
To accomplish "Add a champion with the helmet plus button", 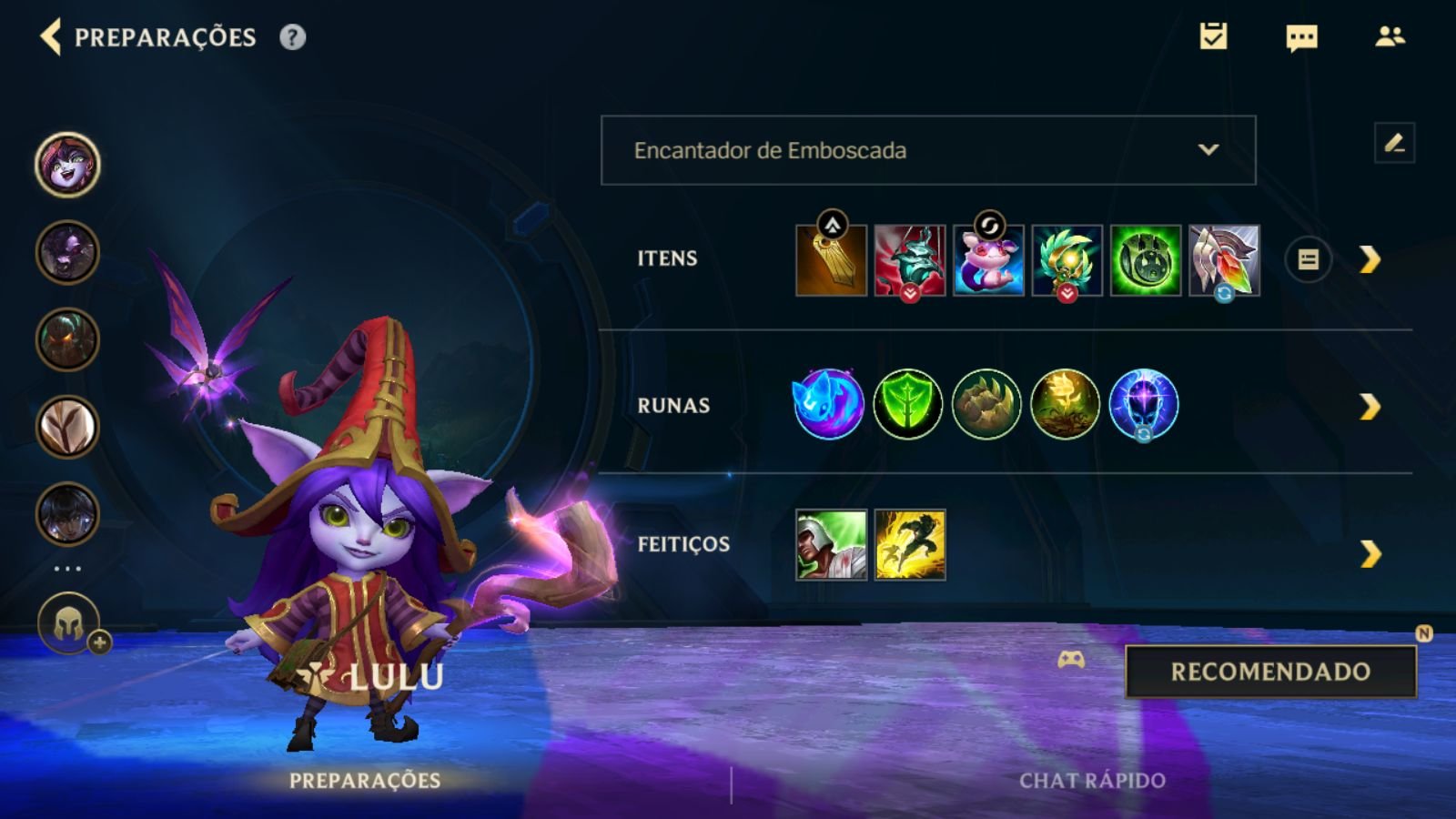I will pos(69,624).
